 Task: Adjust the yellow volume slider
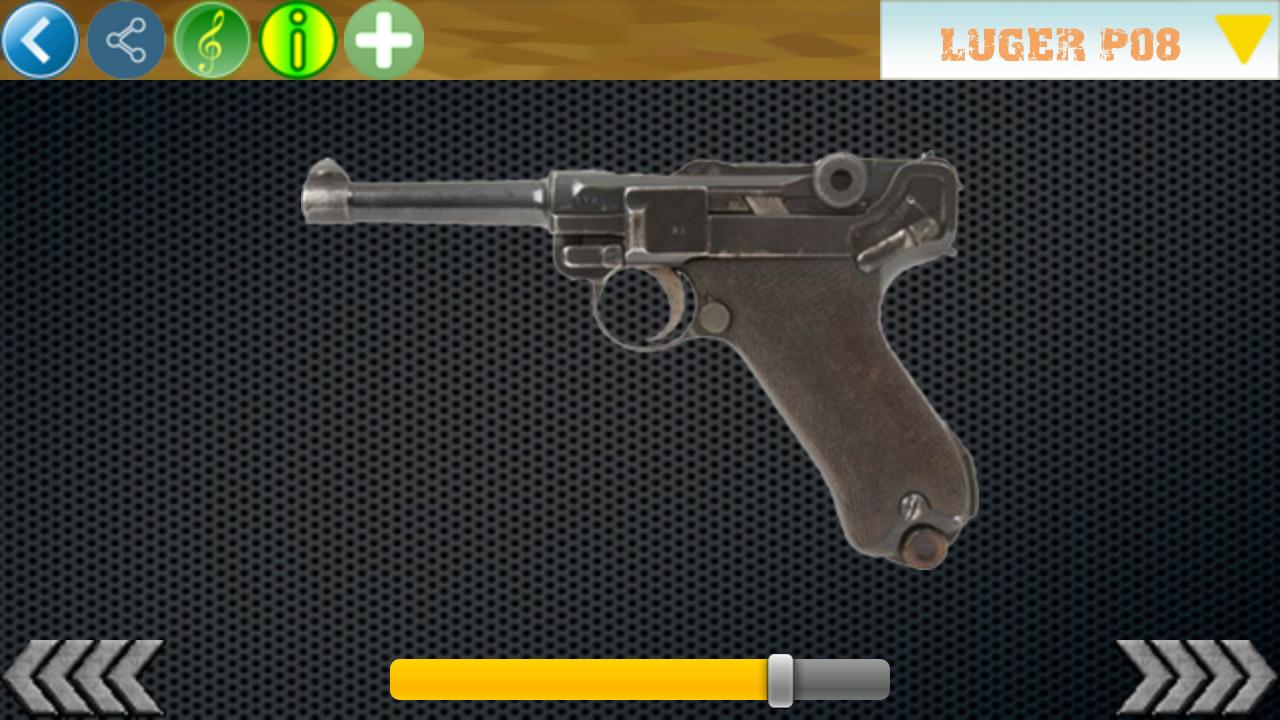(780, 680)
